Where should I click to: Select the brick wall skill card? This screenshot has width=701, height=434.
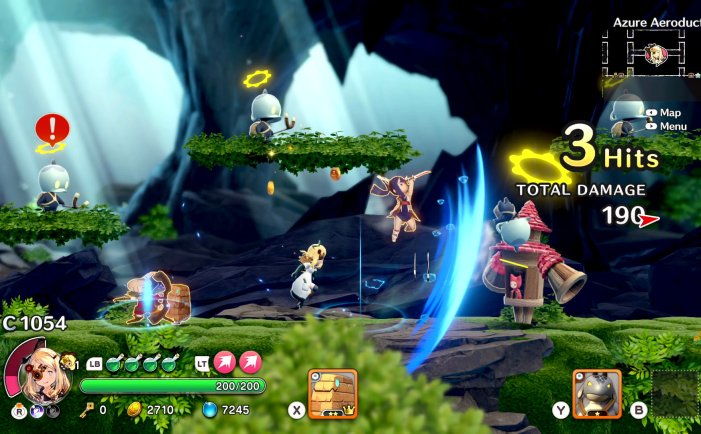333,393
